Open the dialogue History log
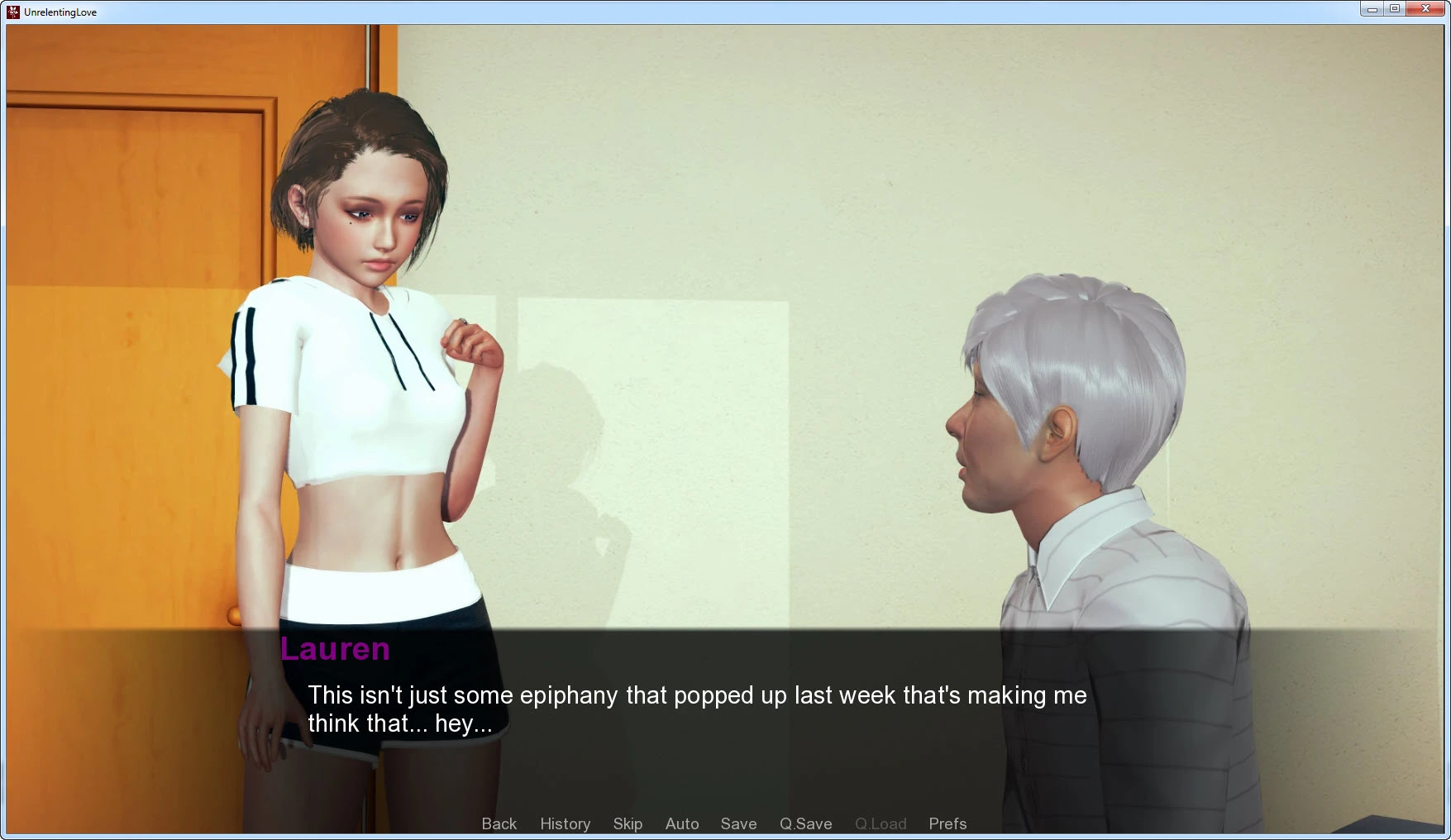Viewport: 1451px width, 840px height. pyautogui.click(x=565, y=823)
